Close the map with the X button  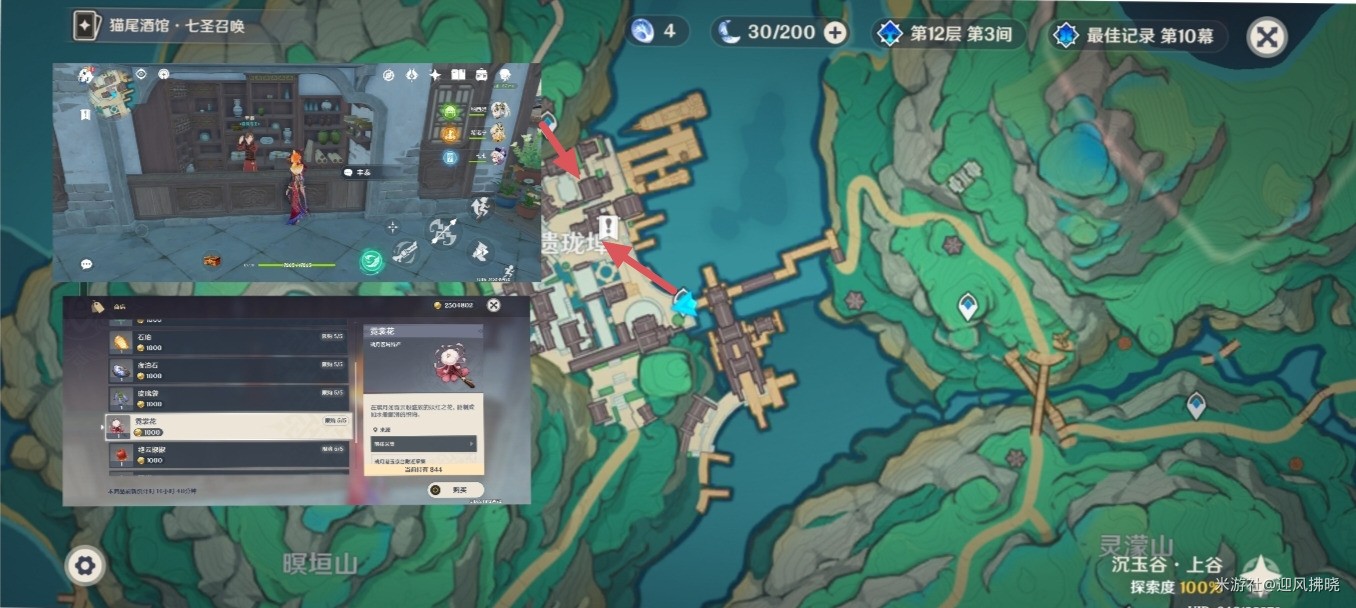pyautogui.click(x=1266, y=37)
